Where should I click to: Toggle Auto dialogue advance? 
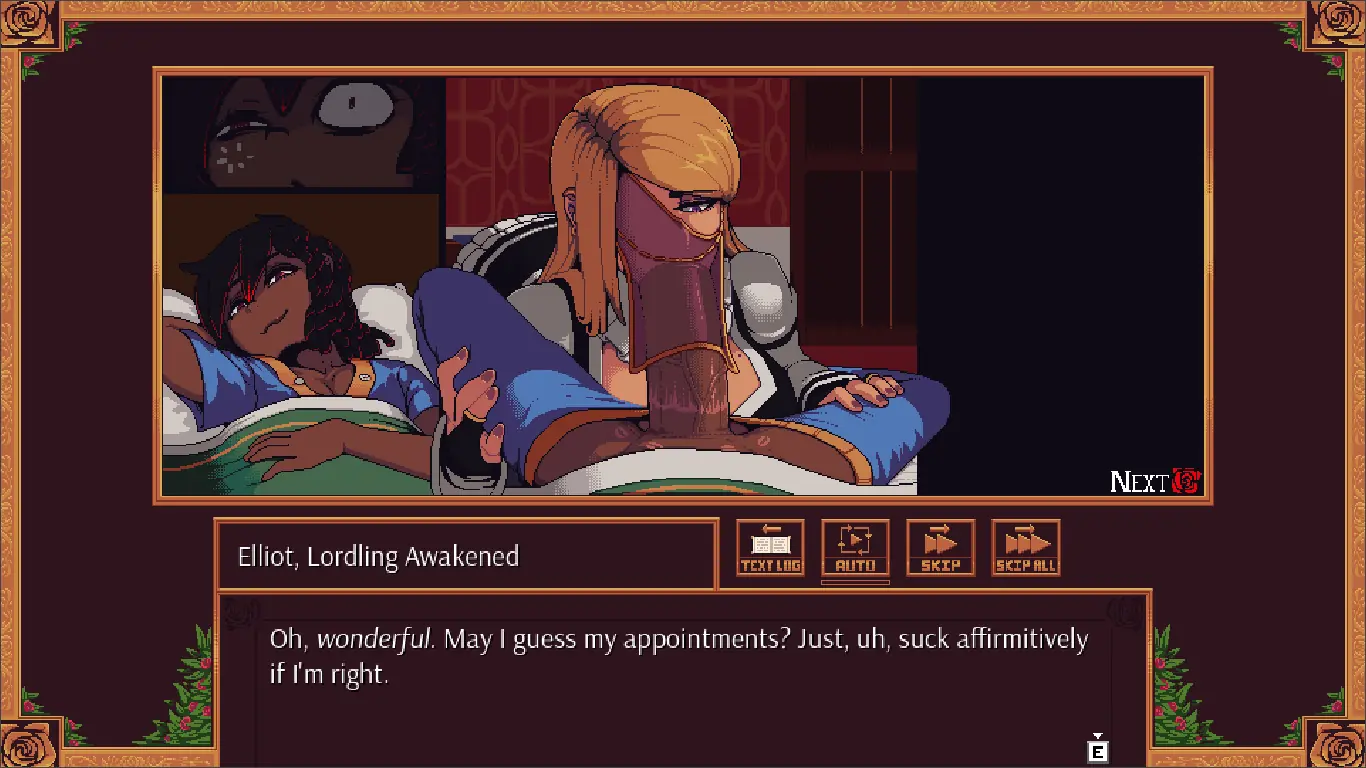point(855,548)
